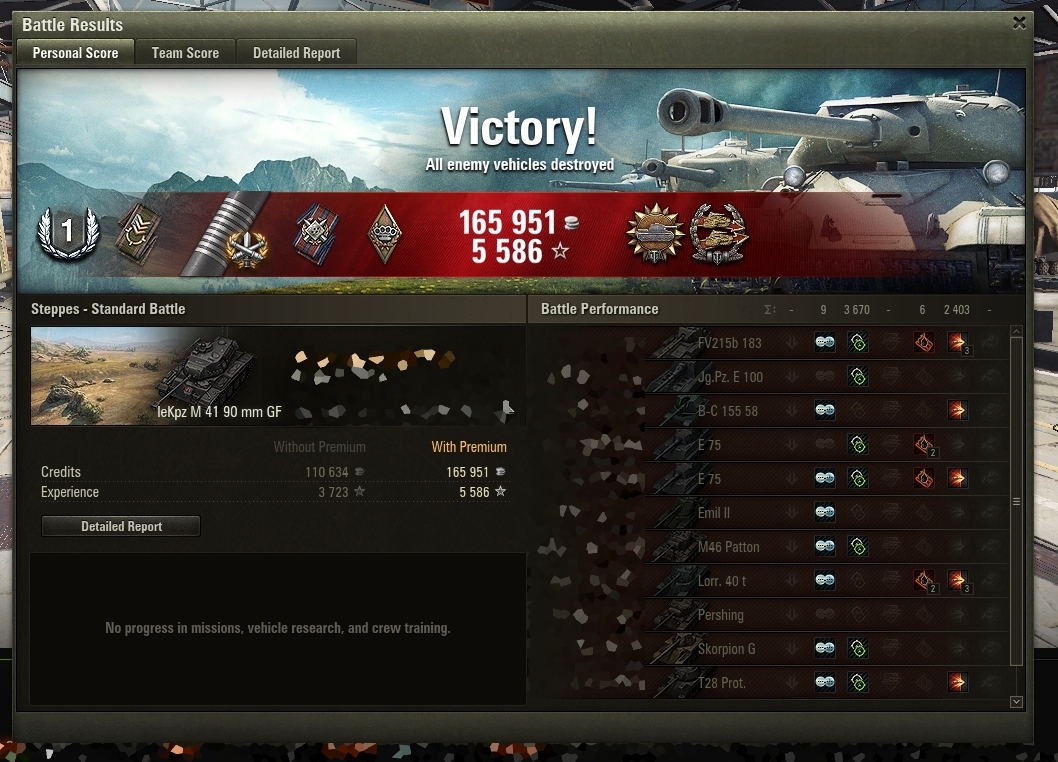Viewport: 1058px width, 762px height.
Task: Click the first-place laurel wreath medal
Action: (x=67, y=234)
